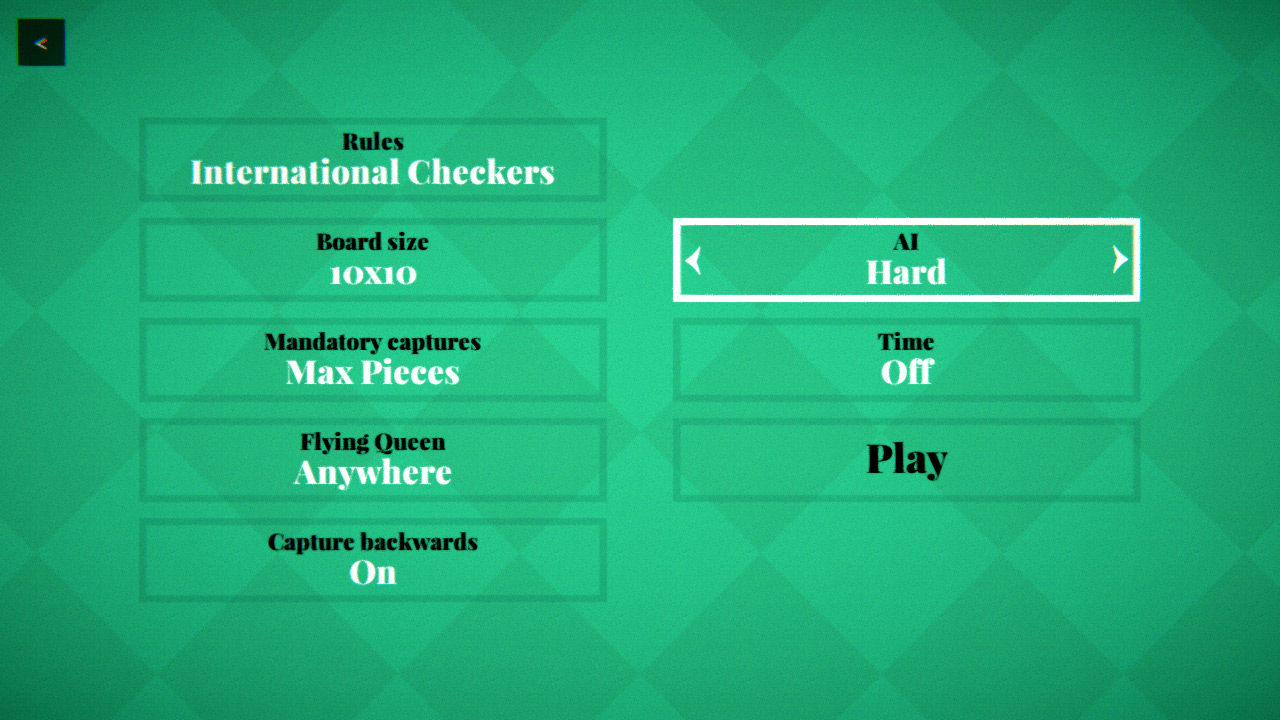Select next AI difficulty with right arrow

[x=1119, y=261]
